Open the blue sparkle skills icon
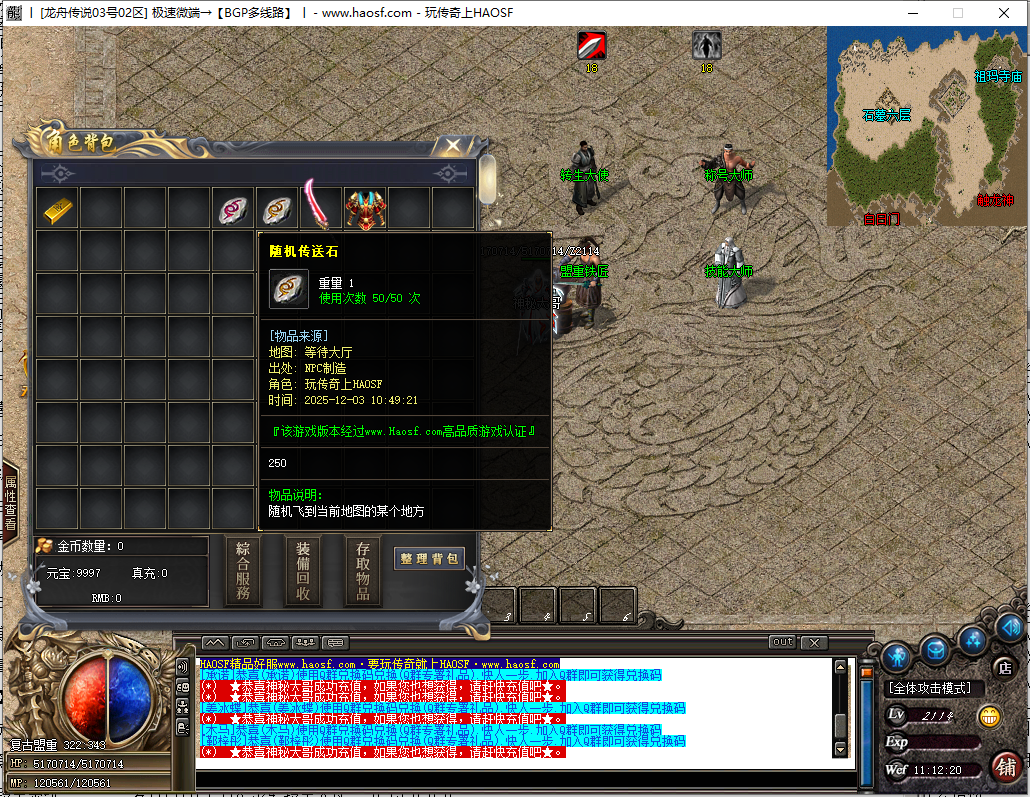The image size is (1030, 797). [x=973, y=639]
